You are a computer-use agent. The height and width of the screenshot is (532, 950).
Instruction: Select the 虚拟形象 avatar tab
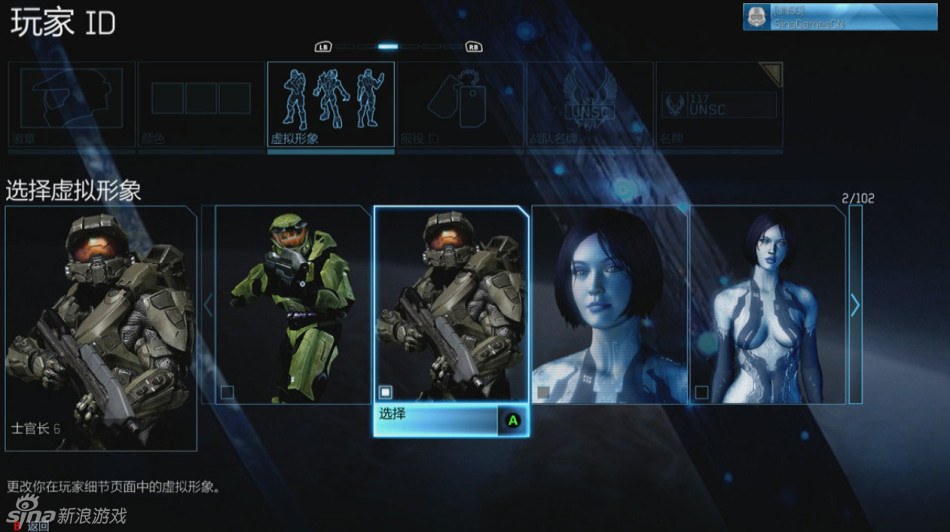(x=330, y=105)
